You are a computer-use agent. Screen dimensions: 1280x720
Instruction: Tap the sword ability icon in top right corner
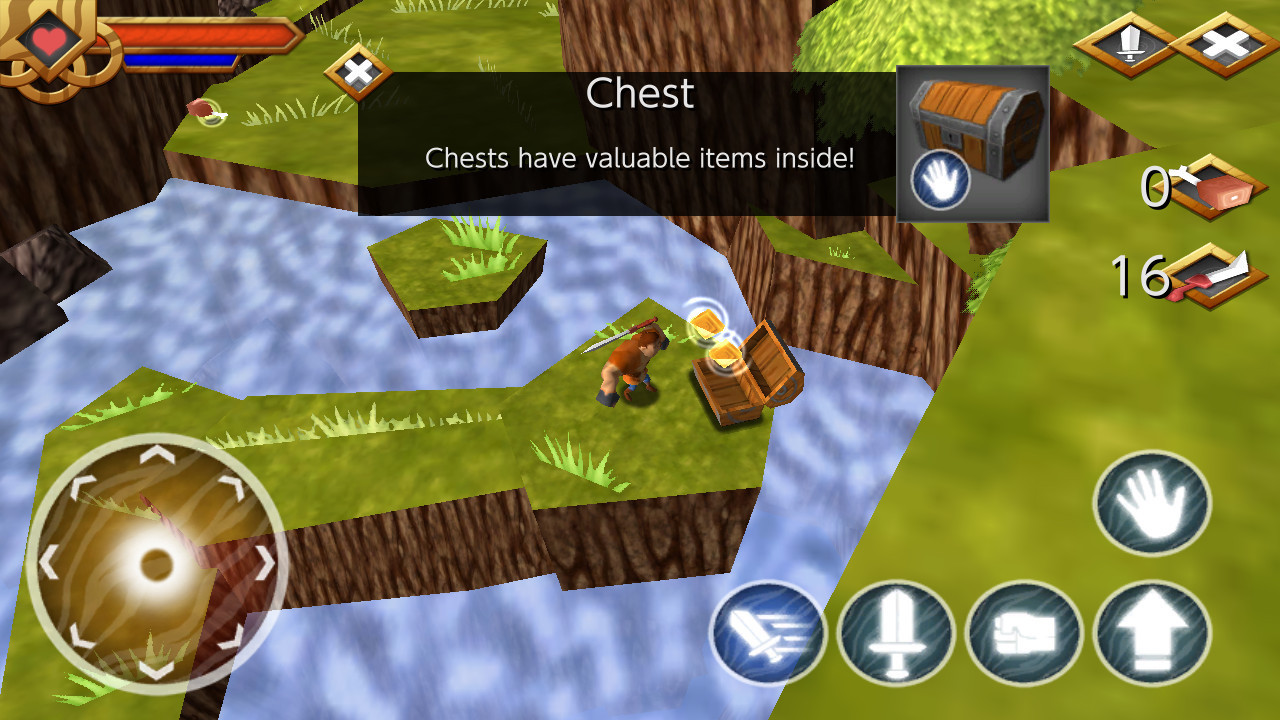(x=1129, y=45)
